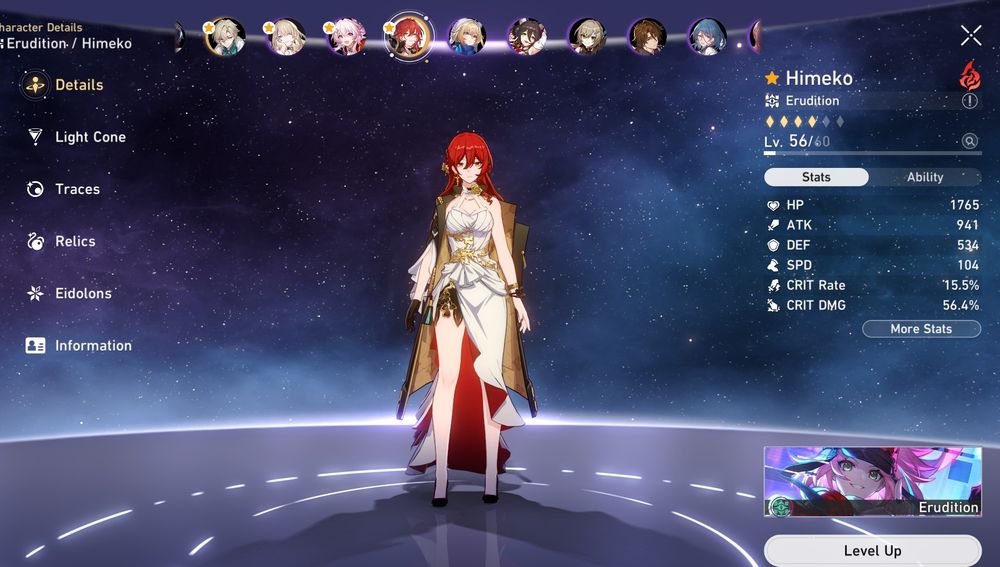
Task: Choose the pink-haired March 7th portrait
Action: pyautogui.click(x=346, y=37)
